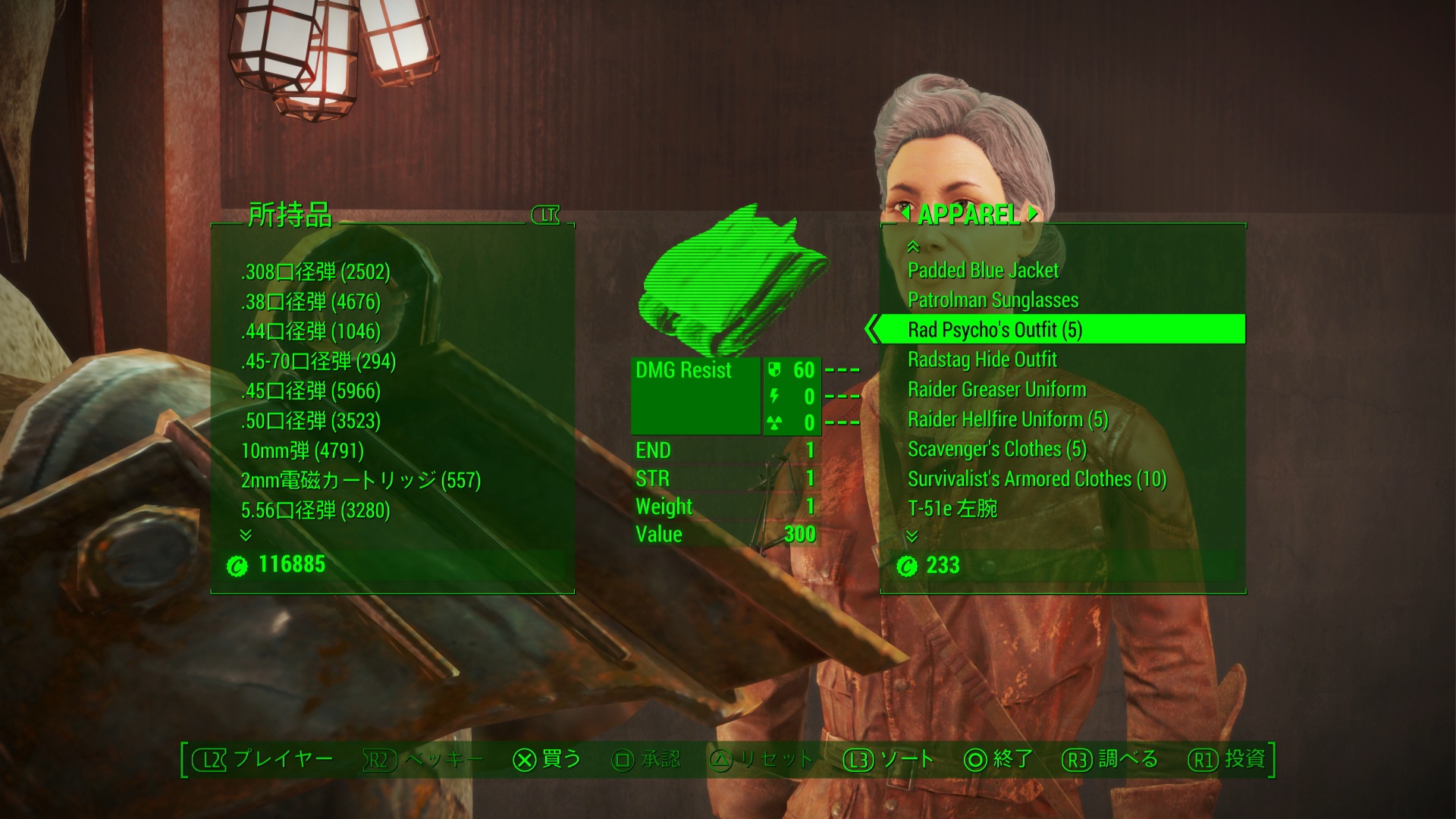Choose Patrolman Sunglasses in the apparel list
Image resolution: width=1456 pixels, height=819 pixels.
point(993,300)
